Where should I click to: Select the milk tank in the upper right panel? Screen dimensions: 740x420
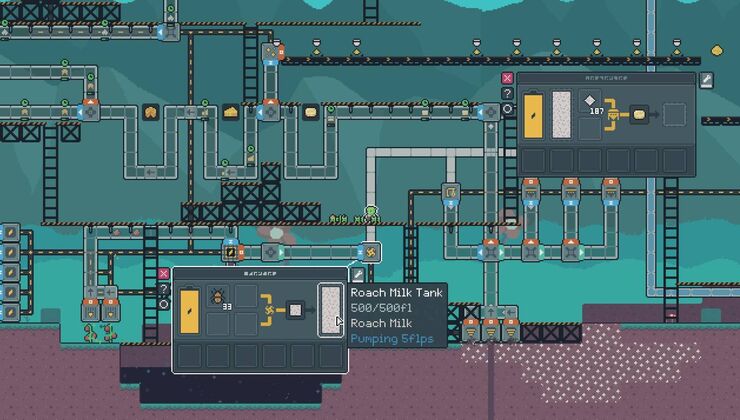(561, 113)
